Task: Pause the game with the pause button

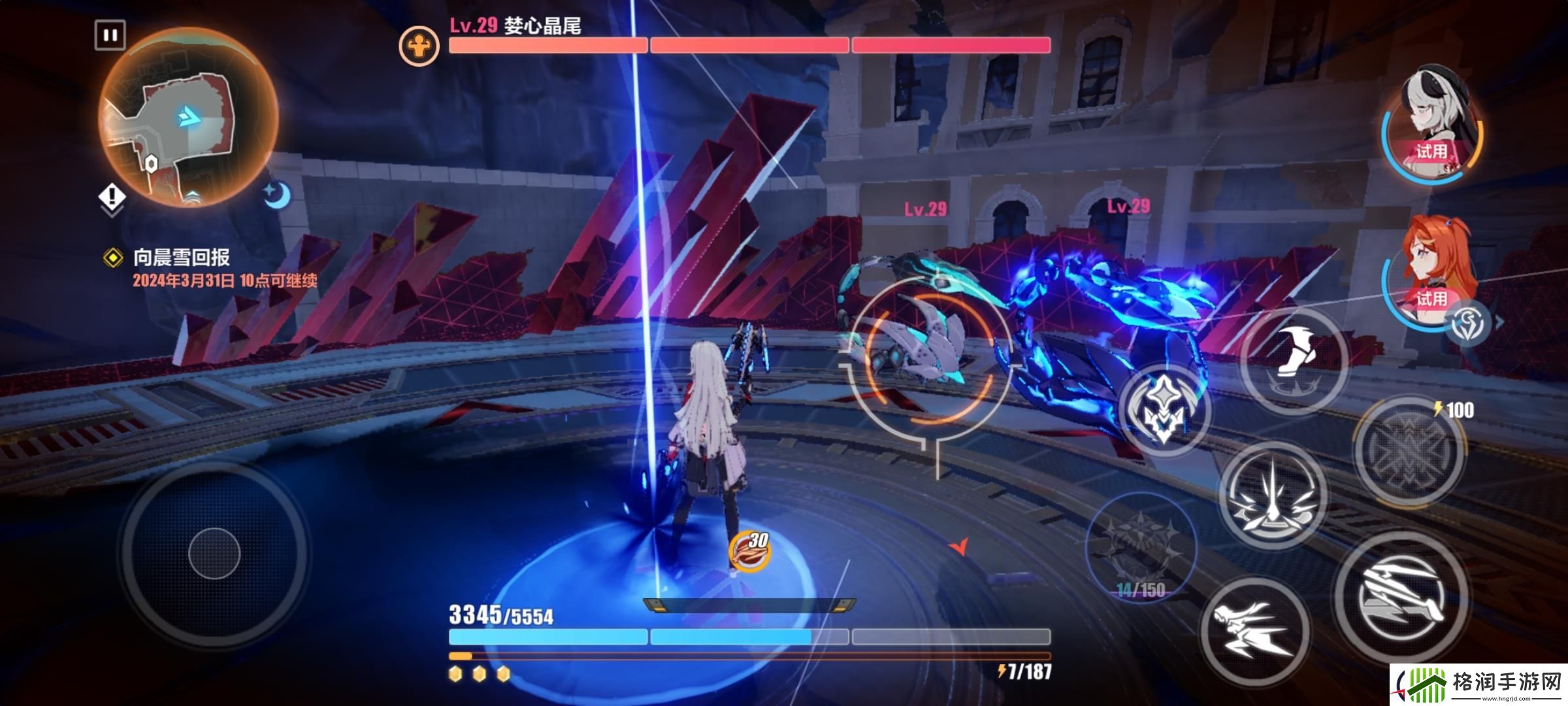Action: tap(110, 35)
